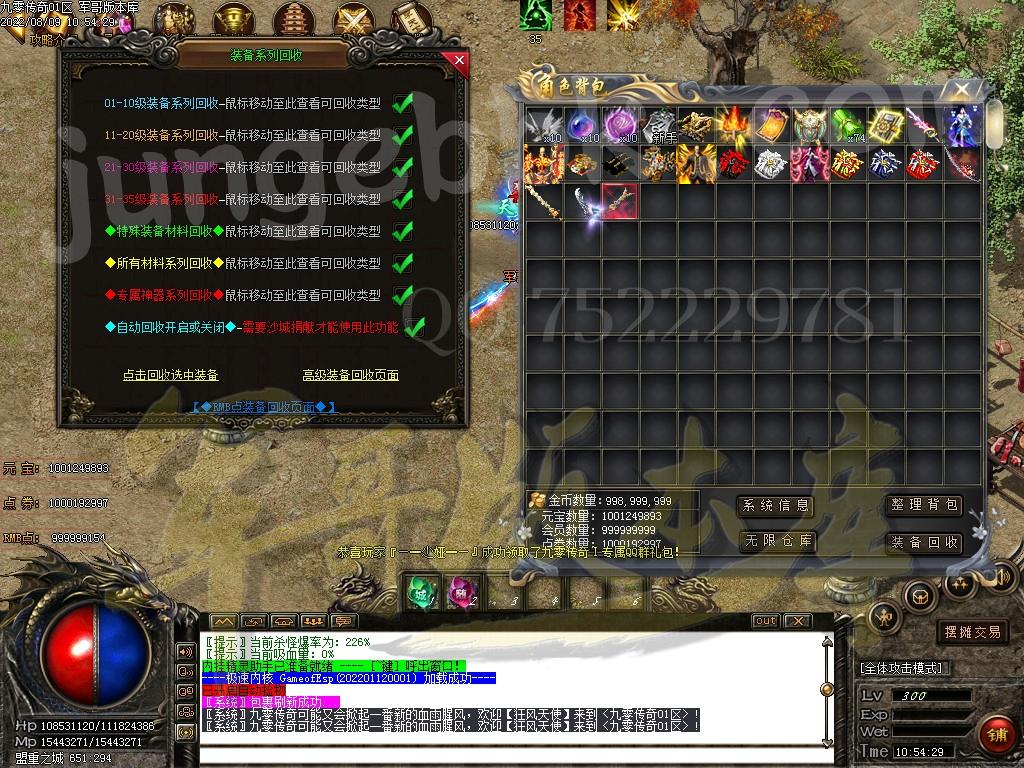Image resolution: width=1024 pixels, height=768 pixels.
Task: Select the red-highlighted weapon slot
Action: coord(619,201)
